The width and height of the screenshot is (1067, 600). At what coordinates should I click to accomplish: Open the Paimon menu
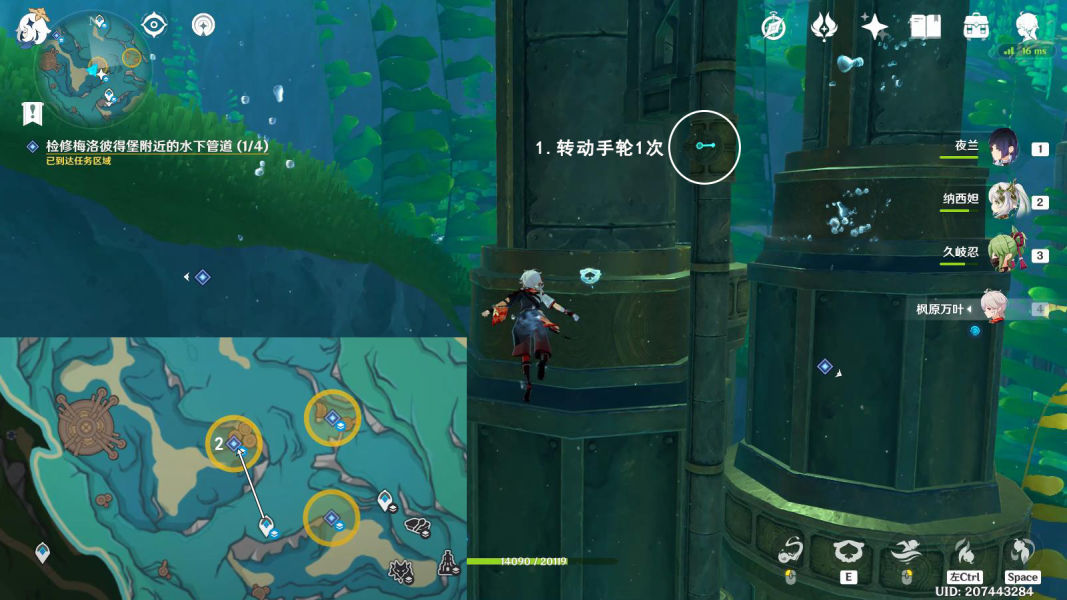tap(34, 28)
